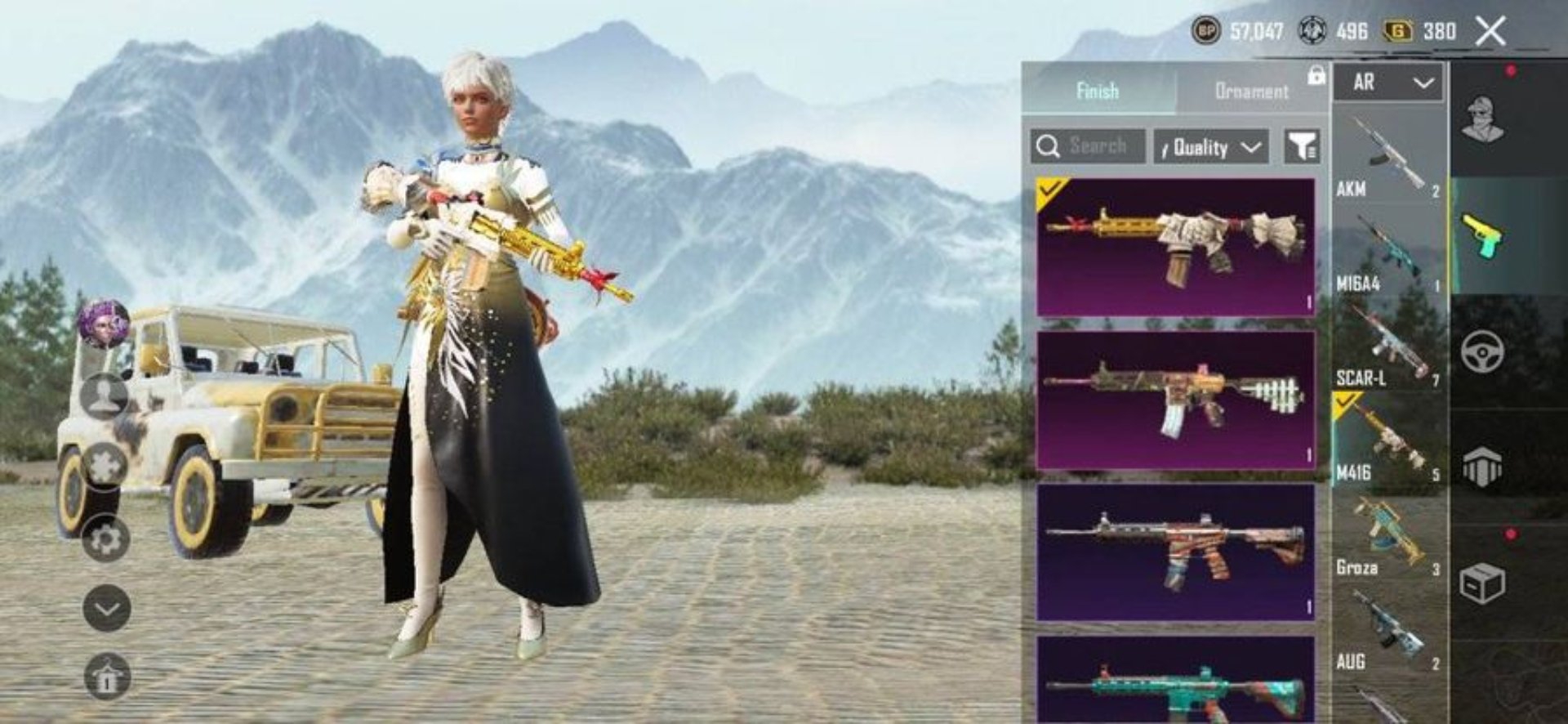Screen dimensions: 1568x724
Task: Close the inventory with the X button
Action: pyautogui.click(x=1490, y=32)
